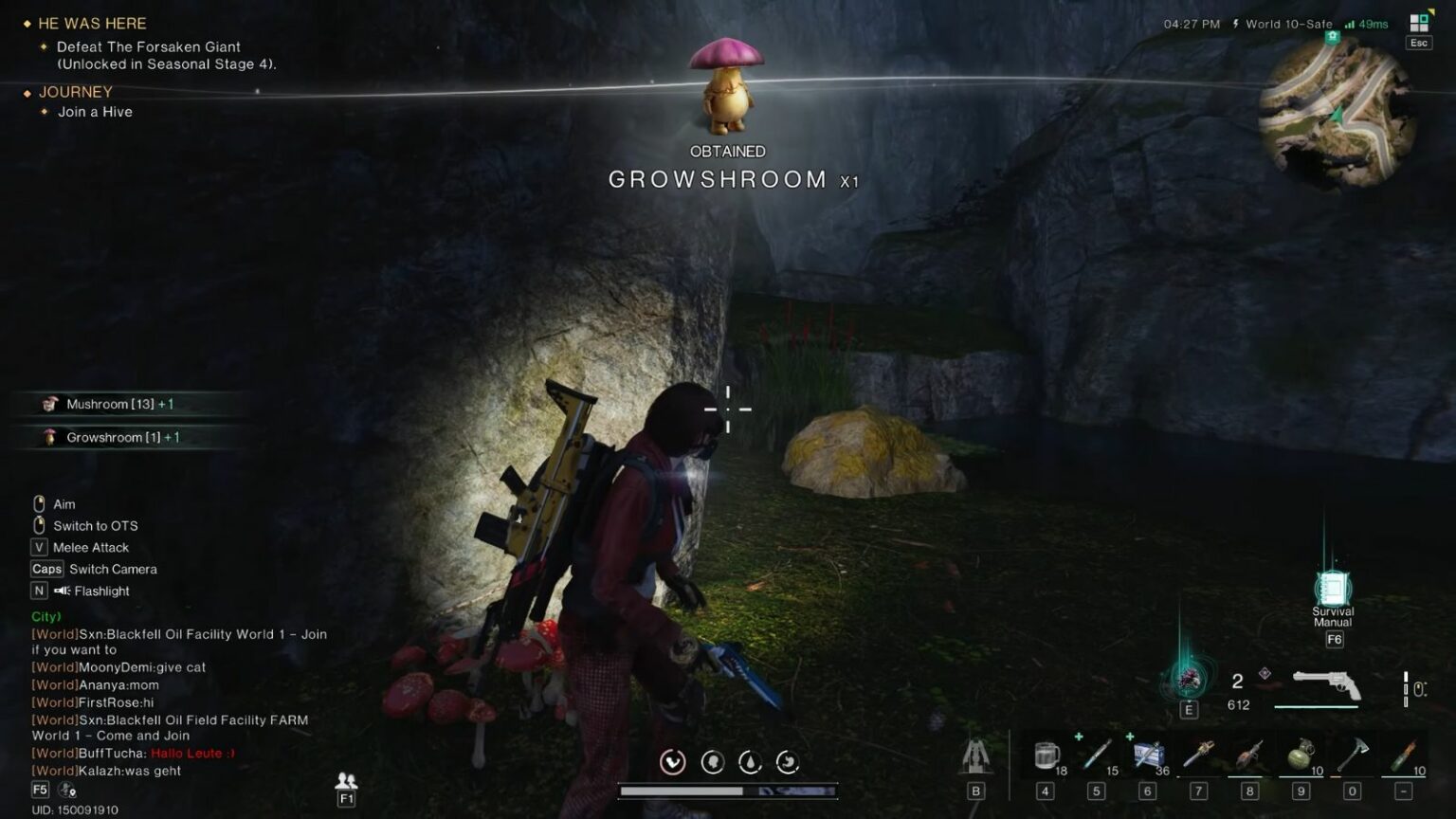Select the health vitals icon above the stamina bar
Viewport: 1456px width, 819px height.
(x=674, y=761)
